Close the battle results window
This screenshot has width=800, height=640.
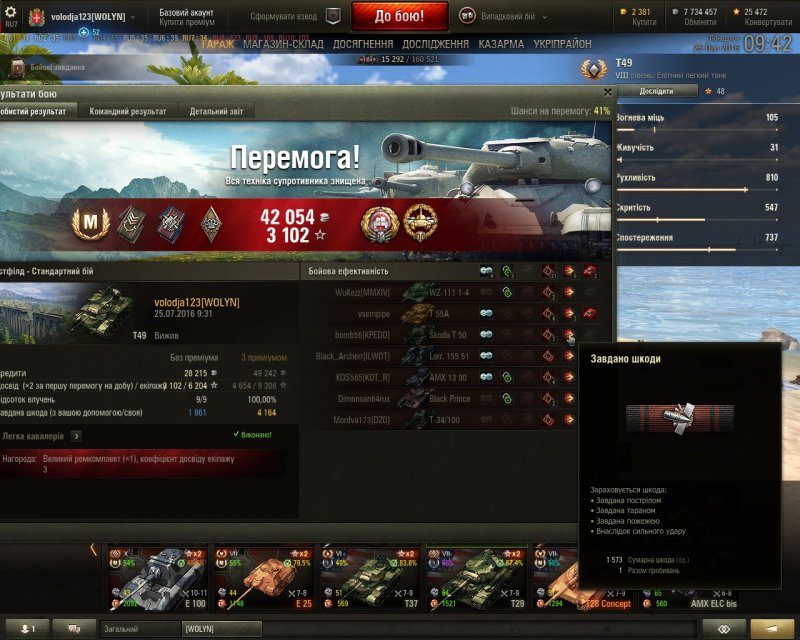click(607, 91)
